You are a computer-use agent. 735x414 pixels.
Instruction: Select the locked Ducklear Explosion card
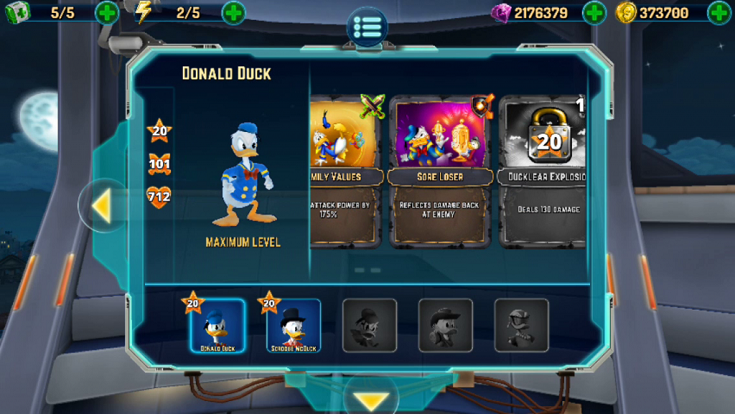545,170
